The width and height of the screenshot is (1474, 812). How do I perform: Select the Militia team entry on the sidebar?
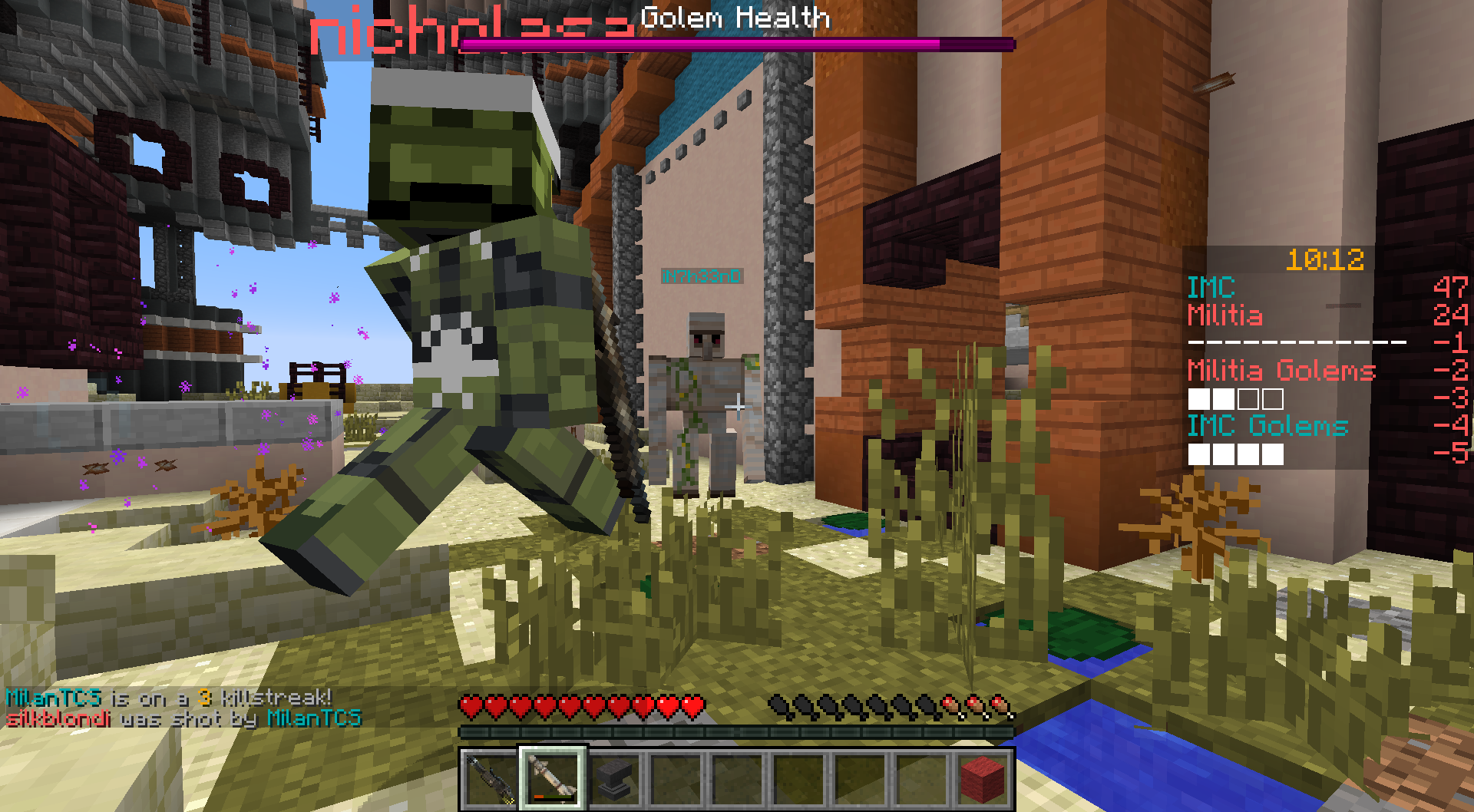coord(1225,316)
